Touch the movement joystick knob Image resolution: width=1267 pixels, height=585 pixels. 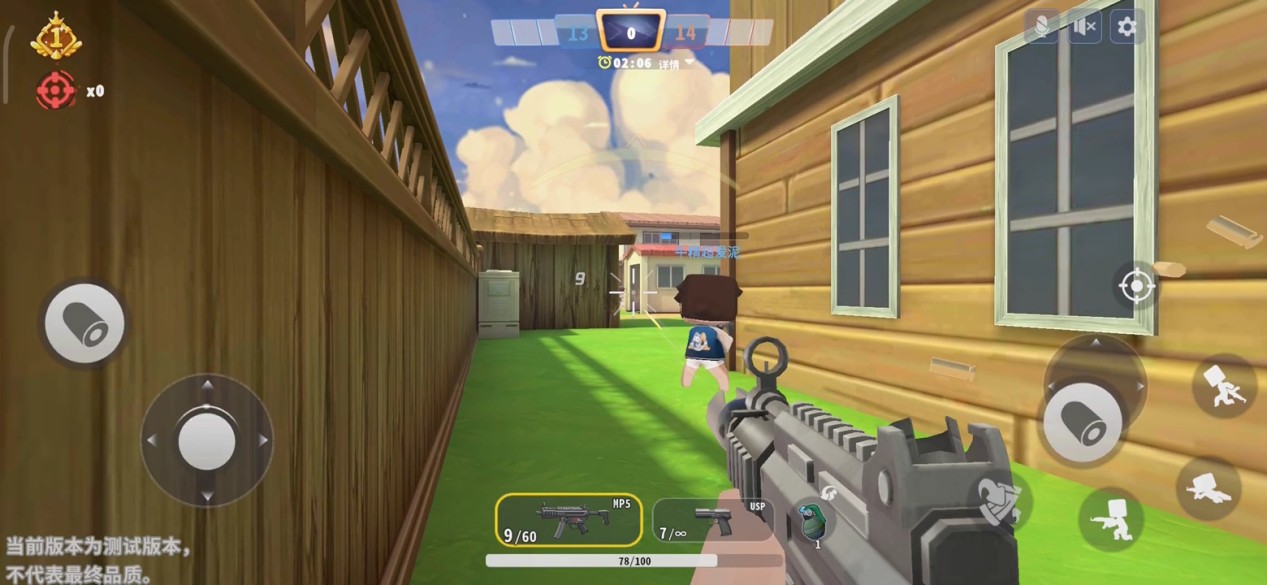click(207, 440)
